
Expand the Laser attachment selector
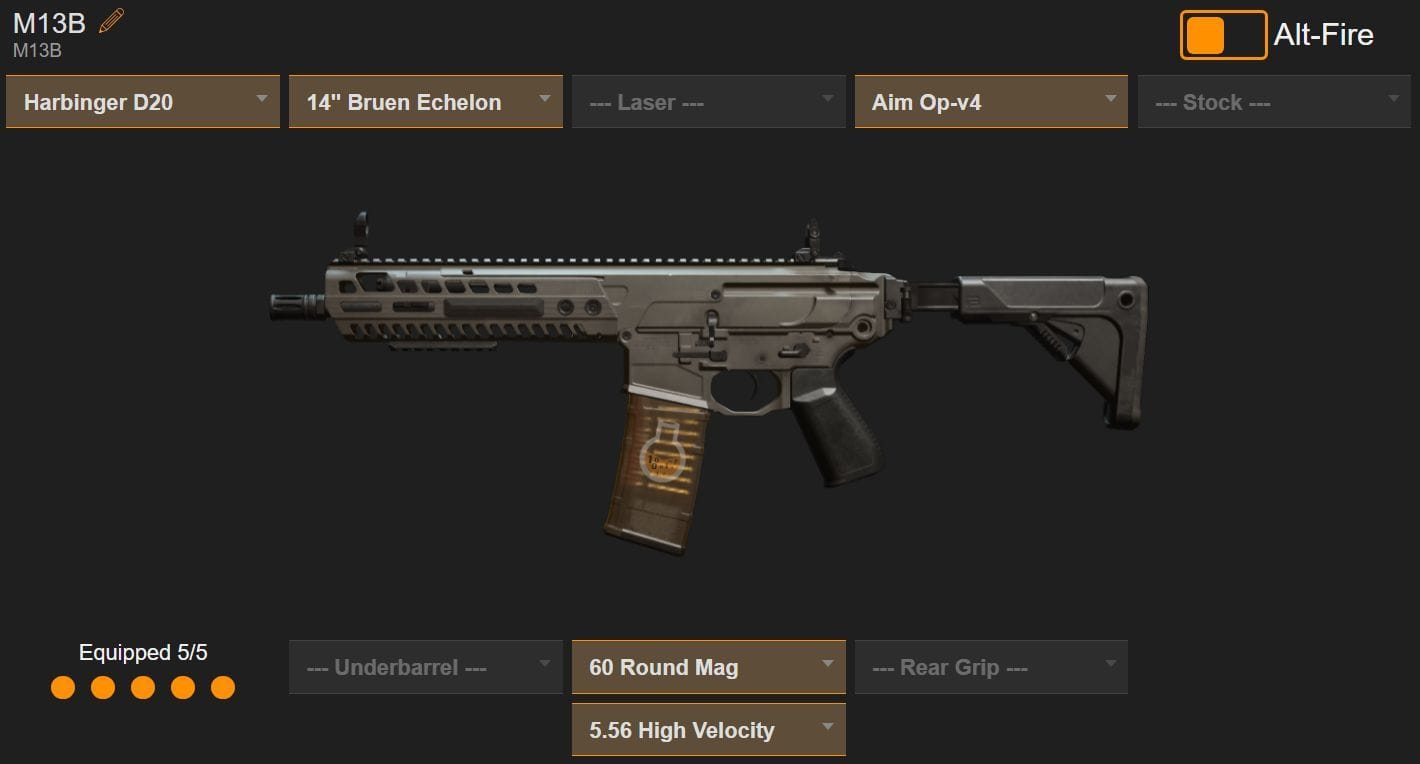(x=708, y=101)
